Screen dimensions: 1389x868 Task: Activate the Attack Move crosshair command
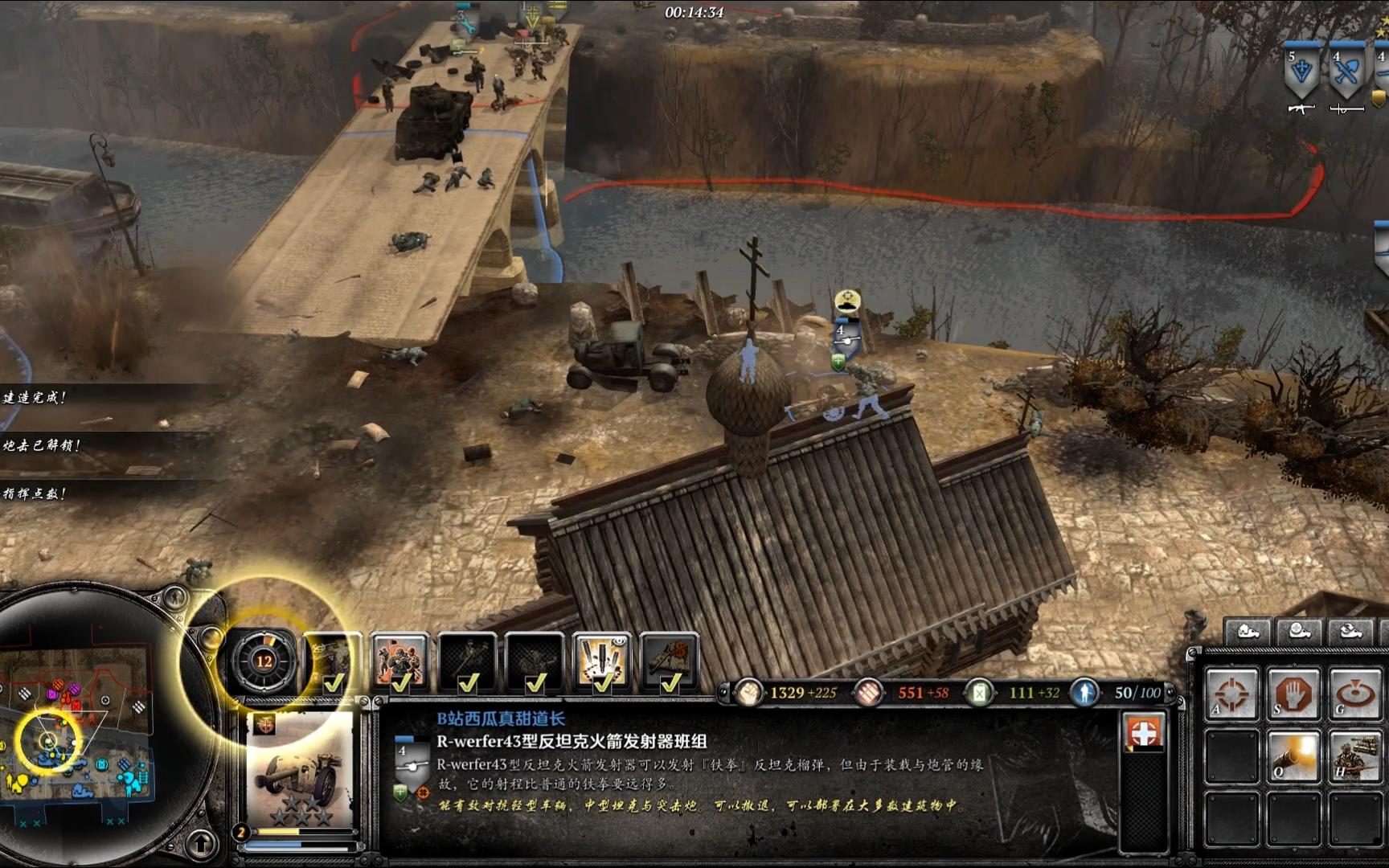tap(1231, 694)
